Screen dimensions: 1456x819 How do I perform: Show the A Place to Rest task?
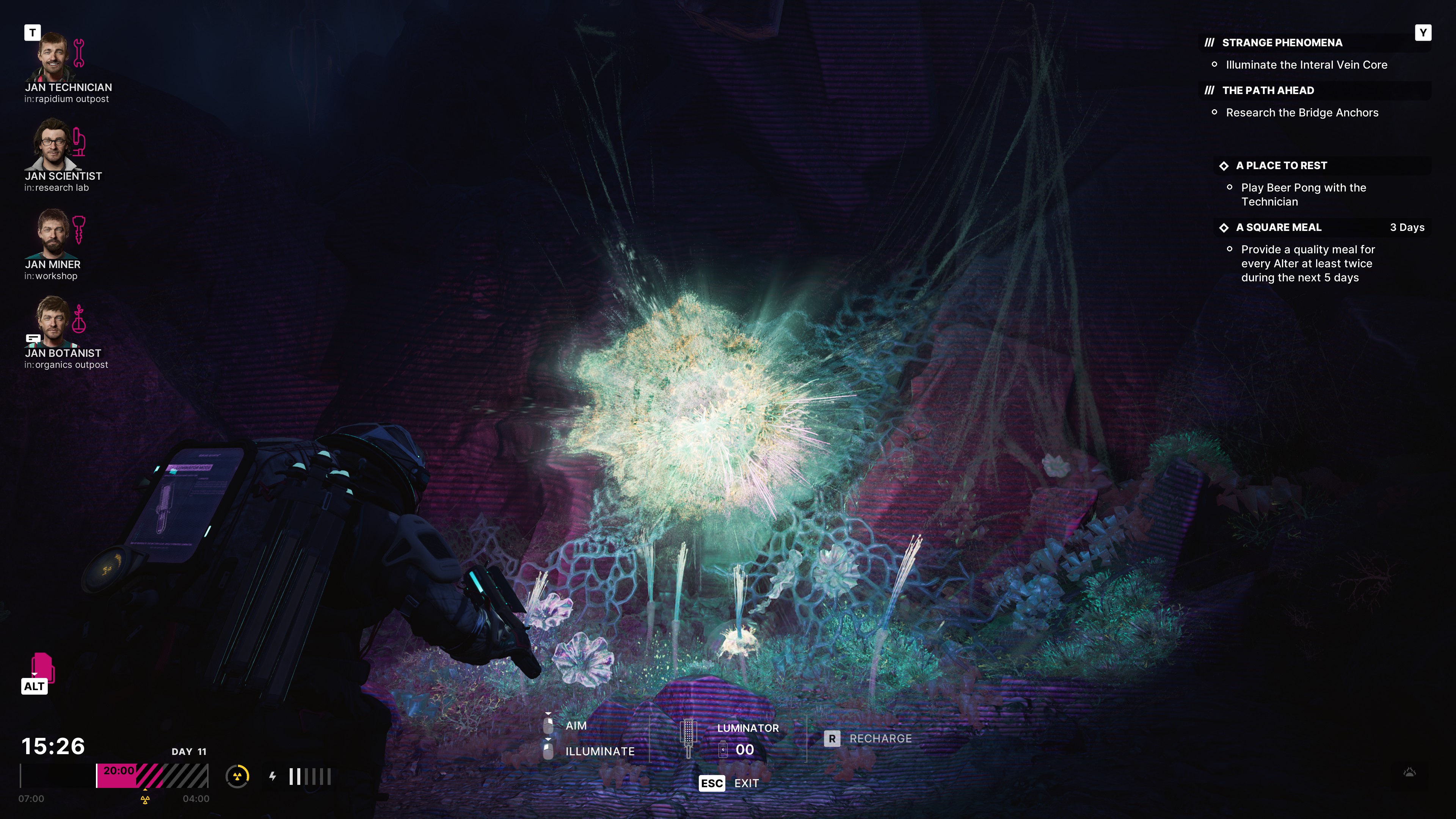pyautogui.click(x=1281, y=166)
